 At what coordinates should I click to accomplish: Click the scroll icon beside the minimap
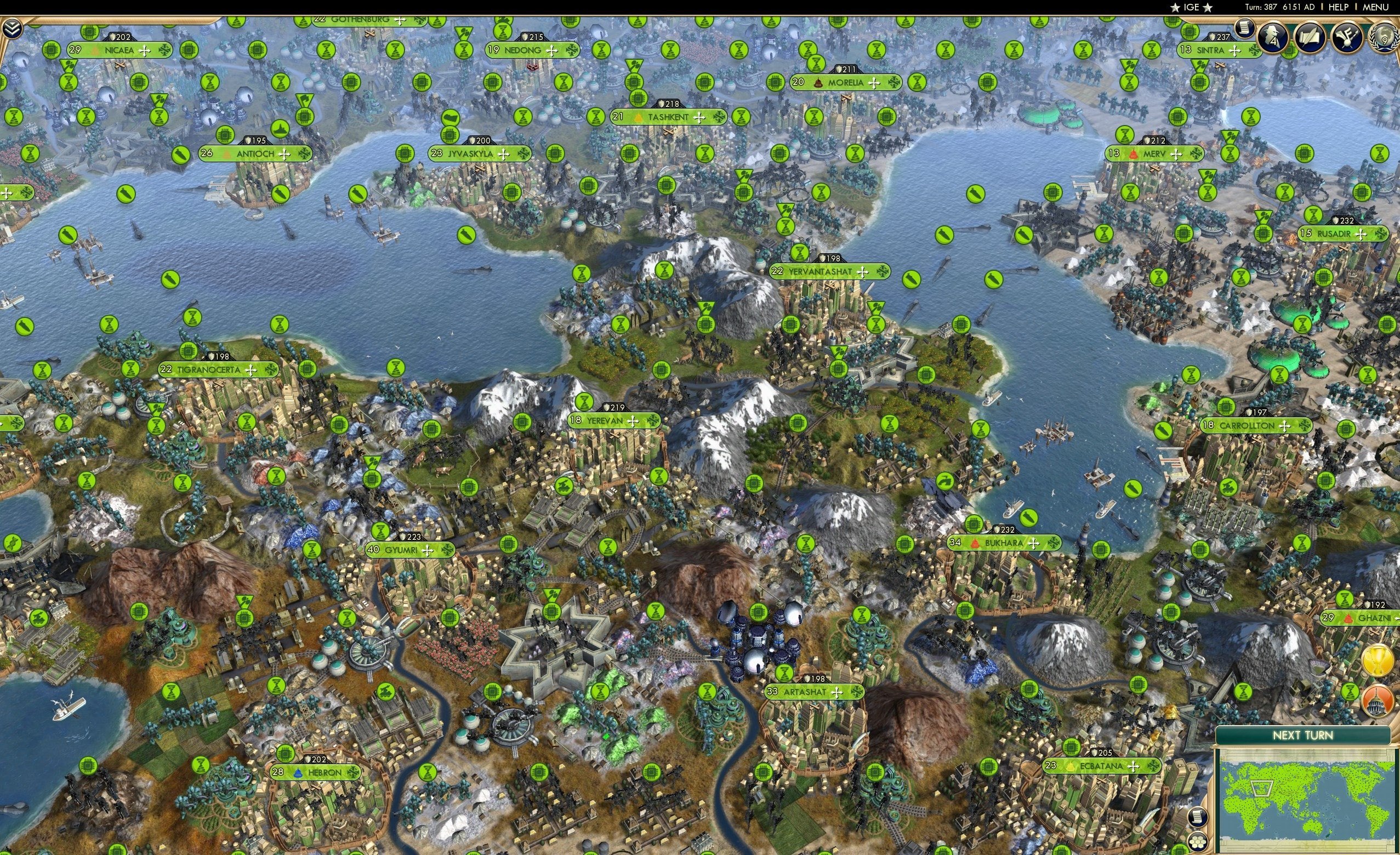click(1198, 818)
